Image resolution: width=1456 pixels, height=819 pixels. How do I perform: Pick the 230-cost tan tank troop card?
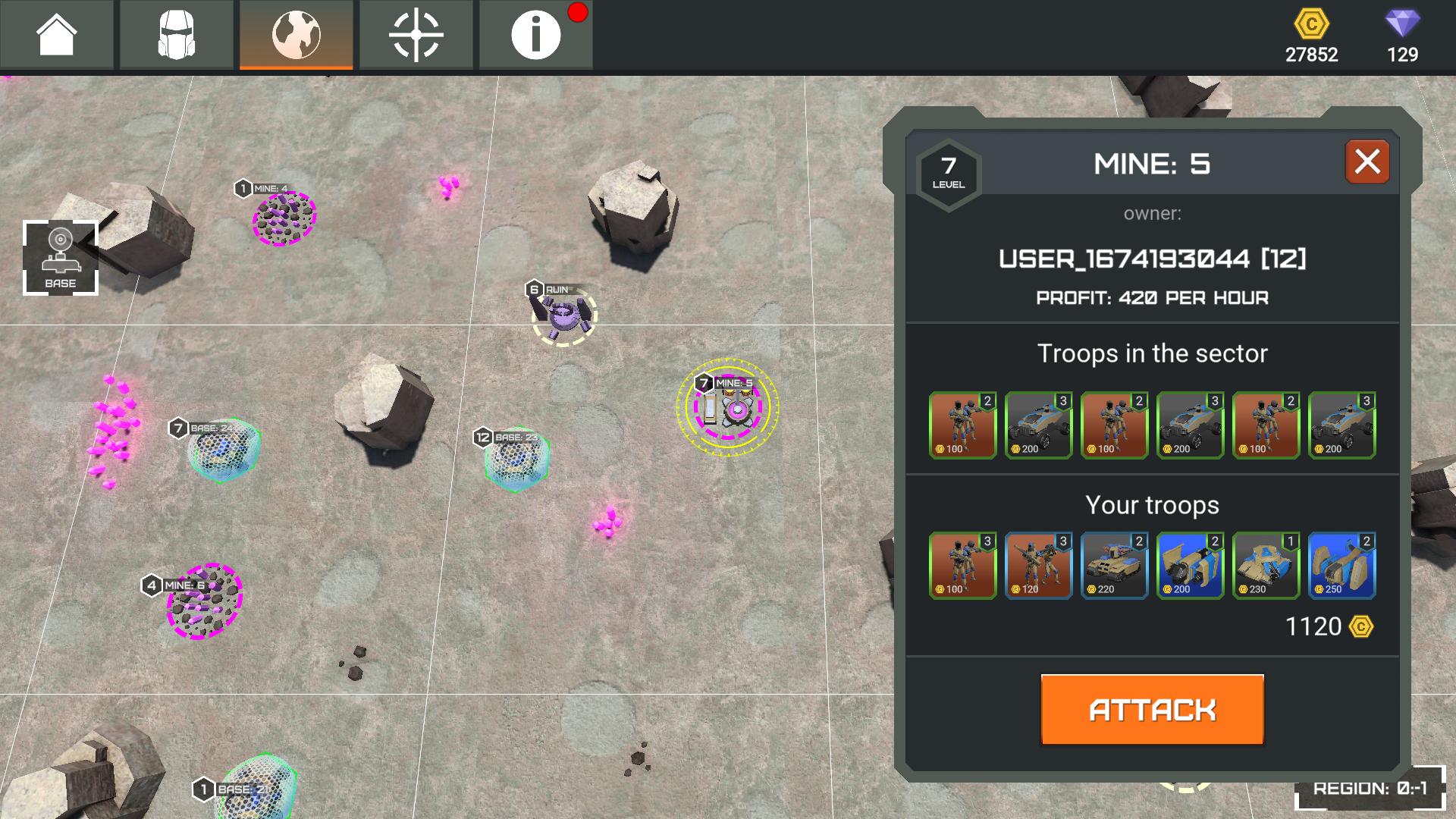point(1266,566)
